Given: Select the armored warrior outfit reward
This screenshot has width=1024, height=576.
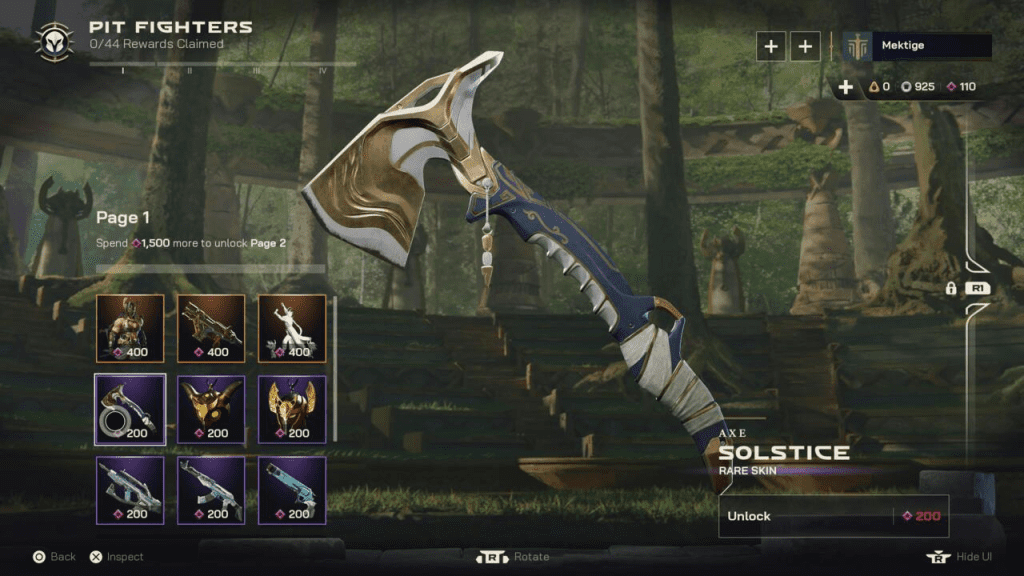Looking at the screenshot, I should point(130,327).
